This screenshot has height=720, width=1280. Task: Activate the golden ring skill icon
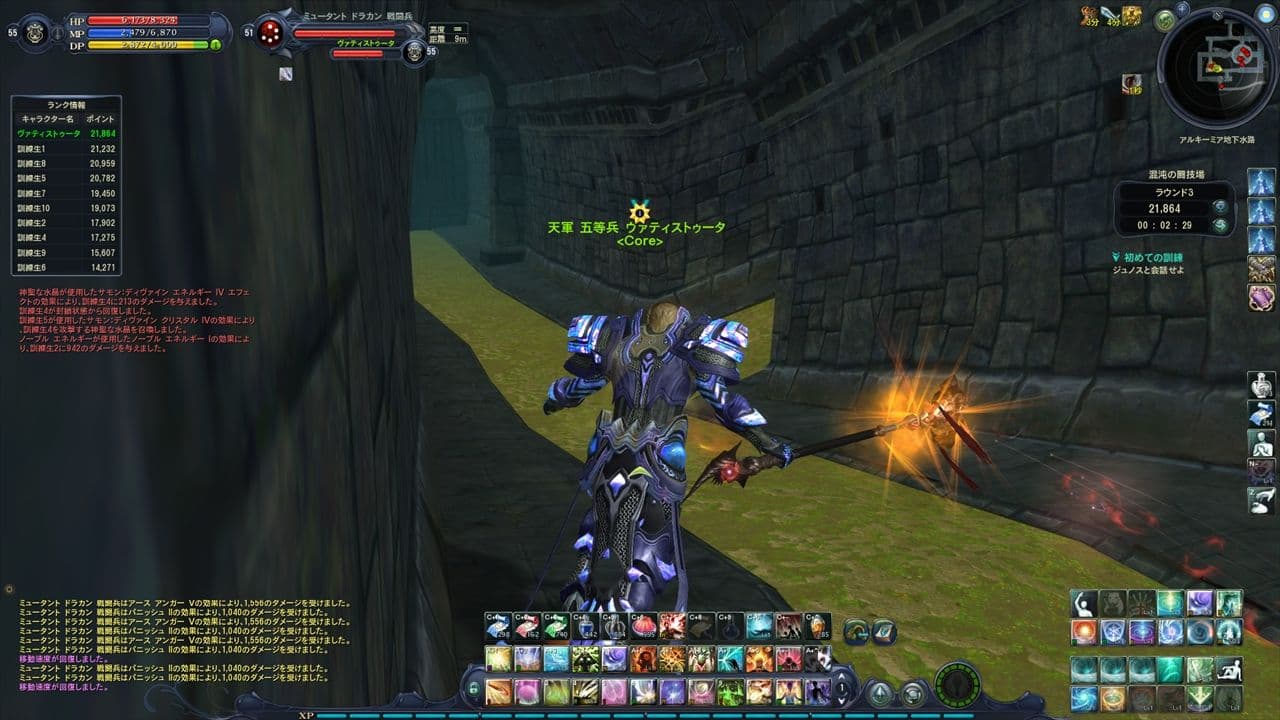[1112, 697]
